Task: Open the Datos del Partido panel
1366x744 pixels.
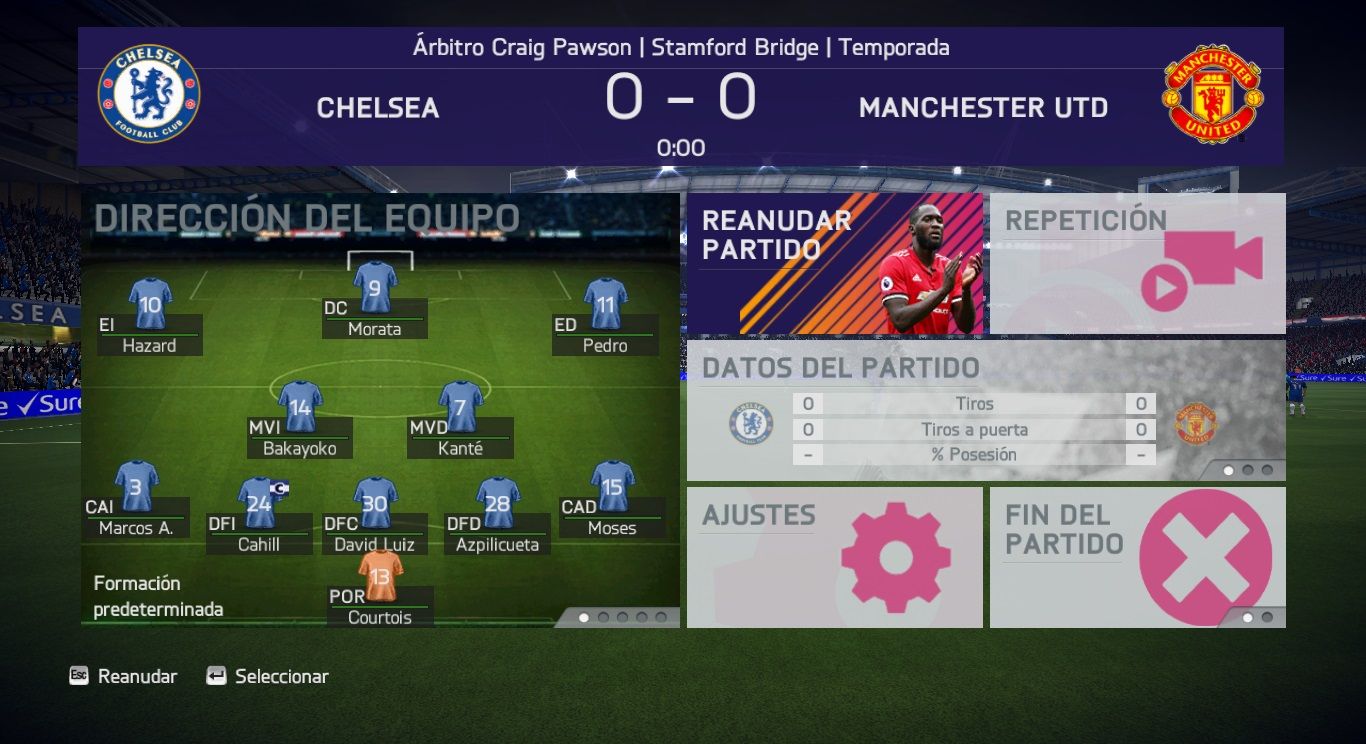Action: pyautogui.click(x=985, y=410)
